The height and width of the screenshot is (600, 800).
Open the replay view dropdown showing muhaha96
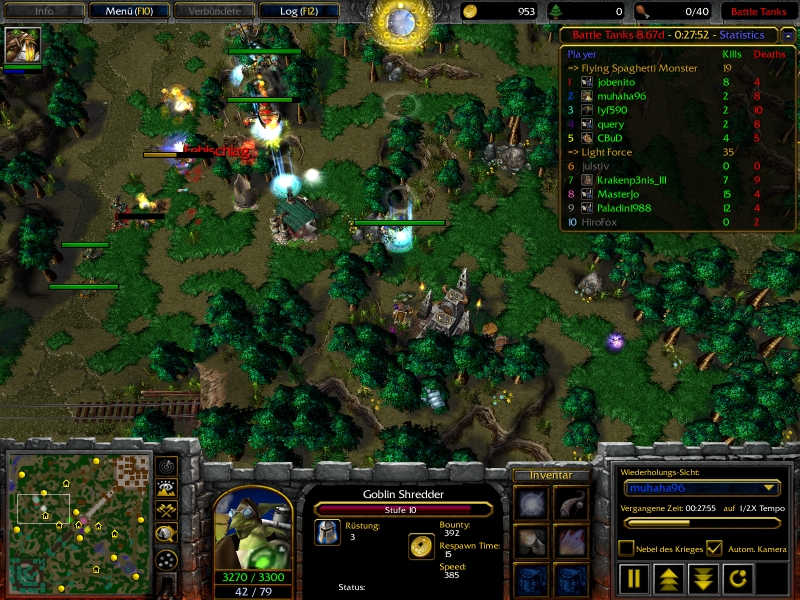[701, 488]
